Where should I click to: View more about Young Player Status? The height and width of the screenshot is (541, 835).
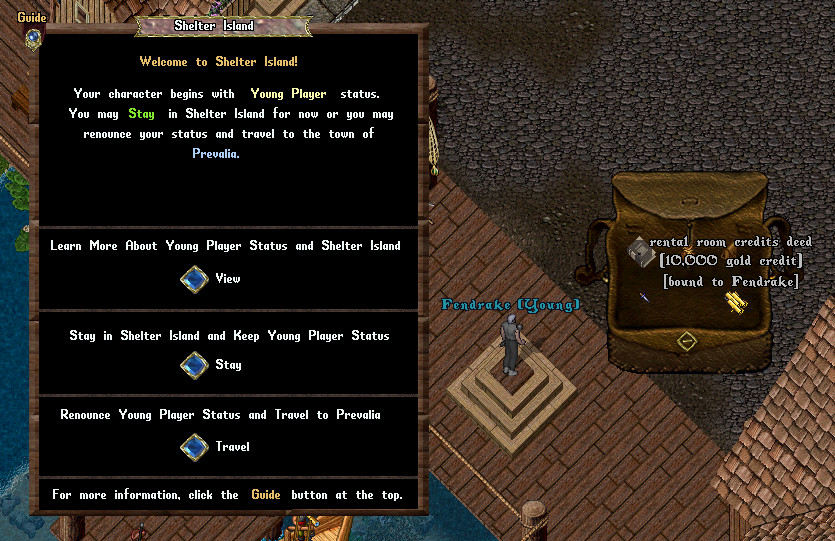tap(194, 279)
